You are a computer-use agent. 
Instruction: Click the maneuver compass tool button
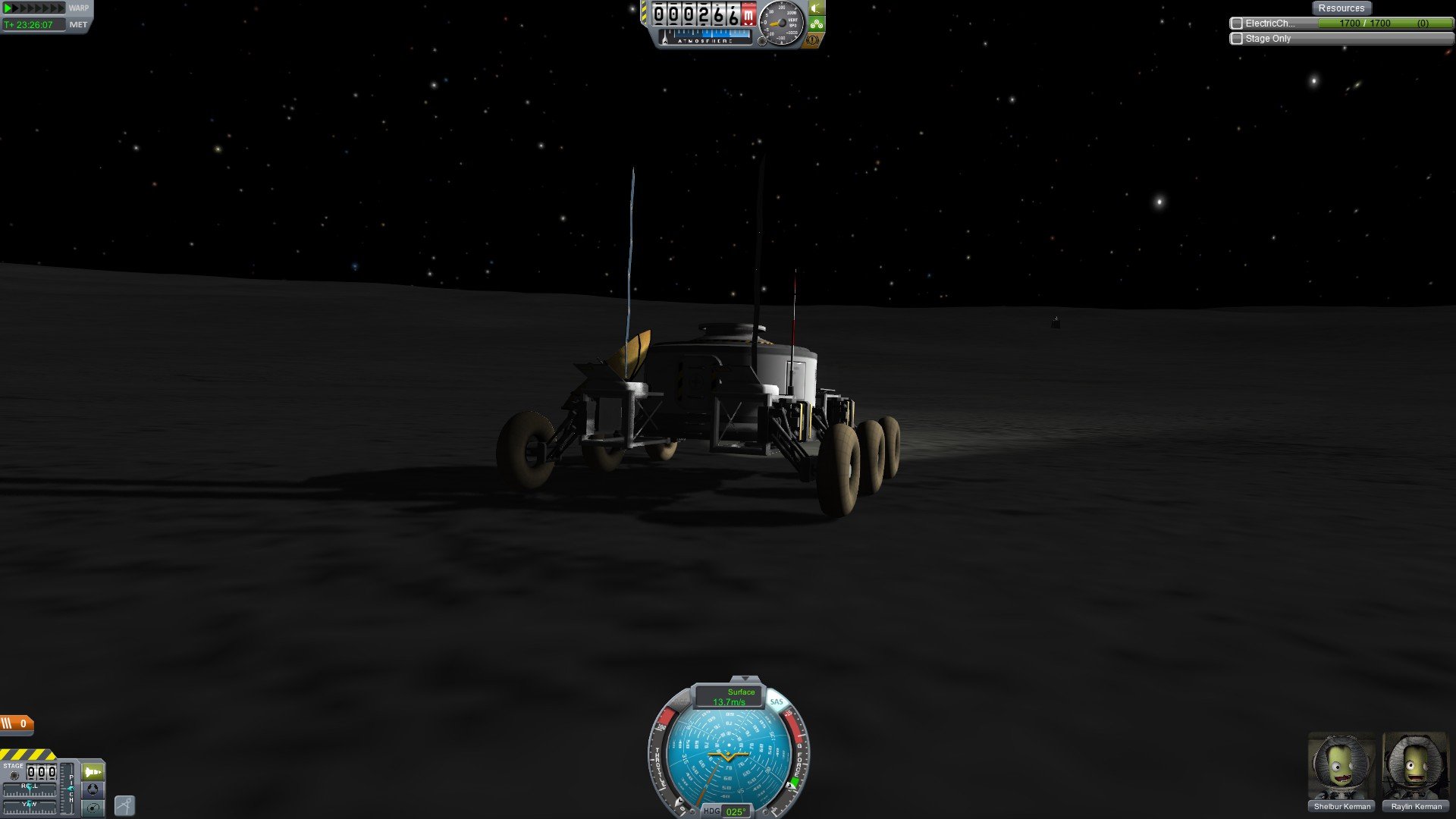coord(124,805)
